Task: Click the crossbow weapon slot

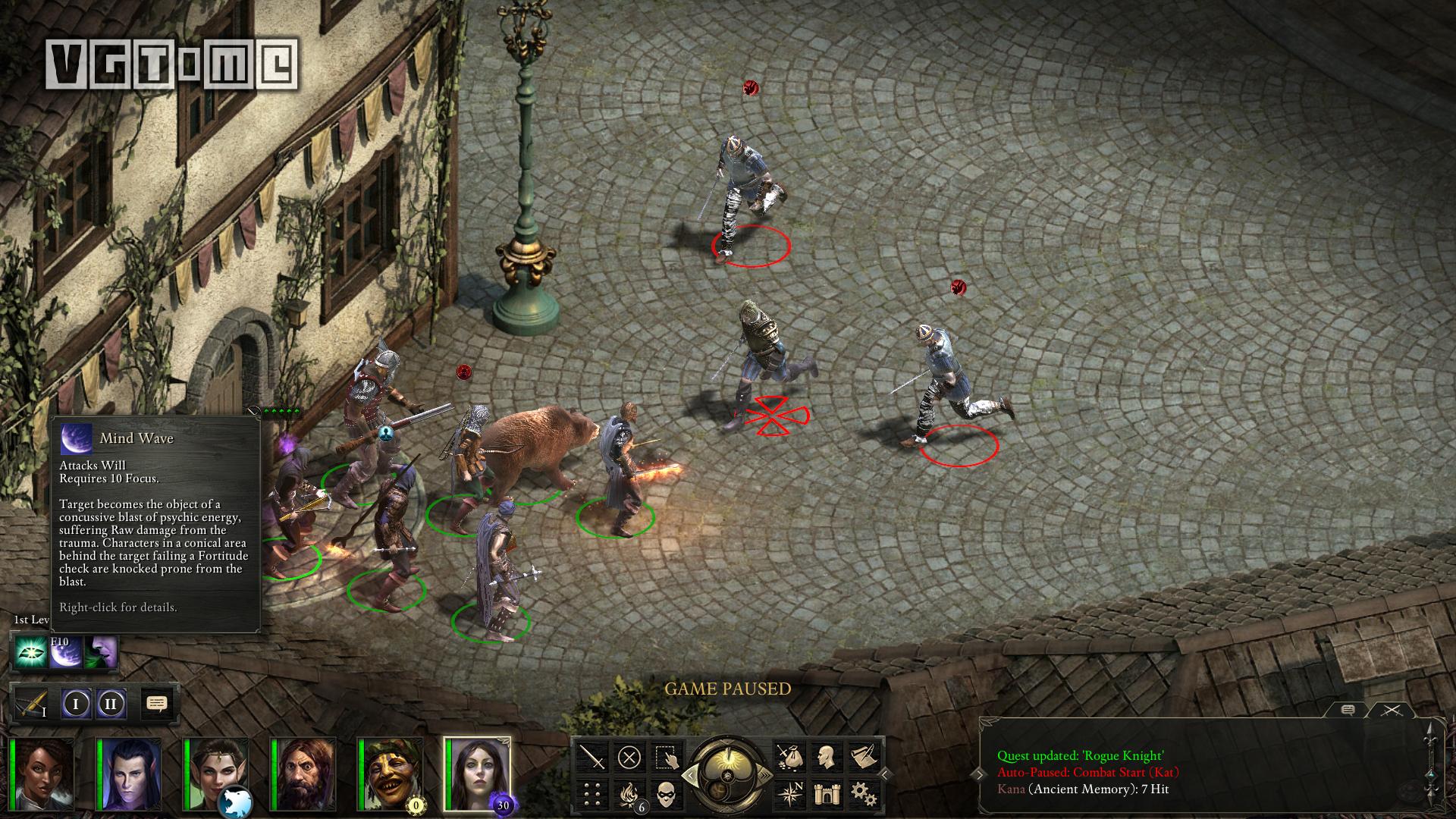Action: coord(32,704)
